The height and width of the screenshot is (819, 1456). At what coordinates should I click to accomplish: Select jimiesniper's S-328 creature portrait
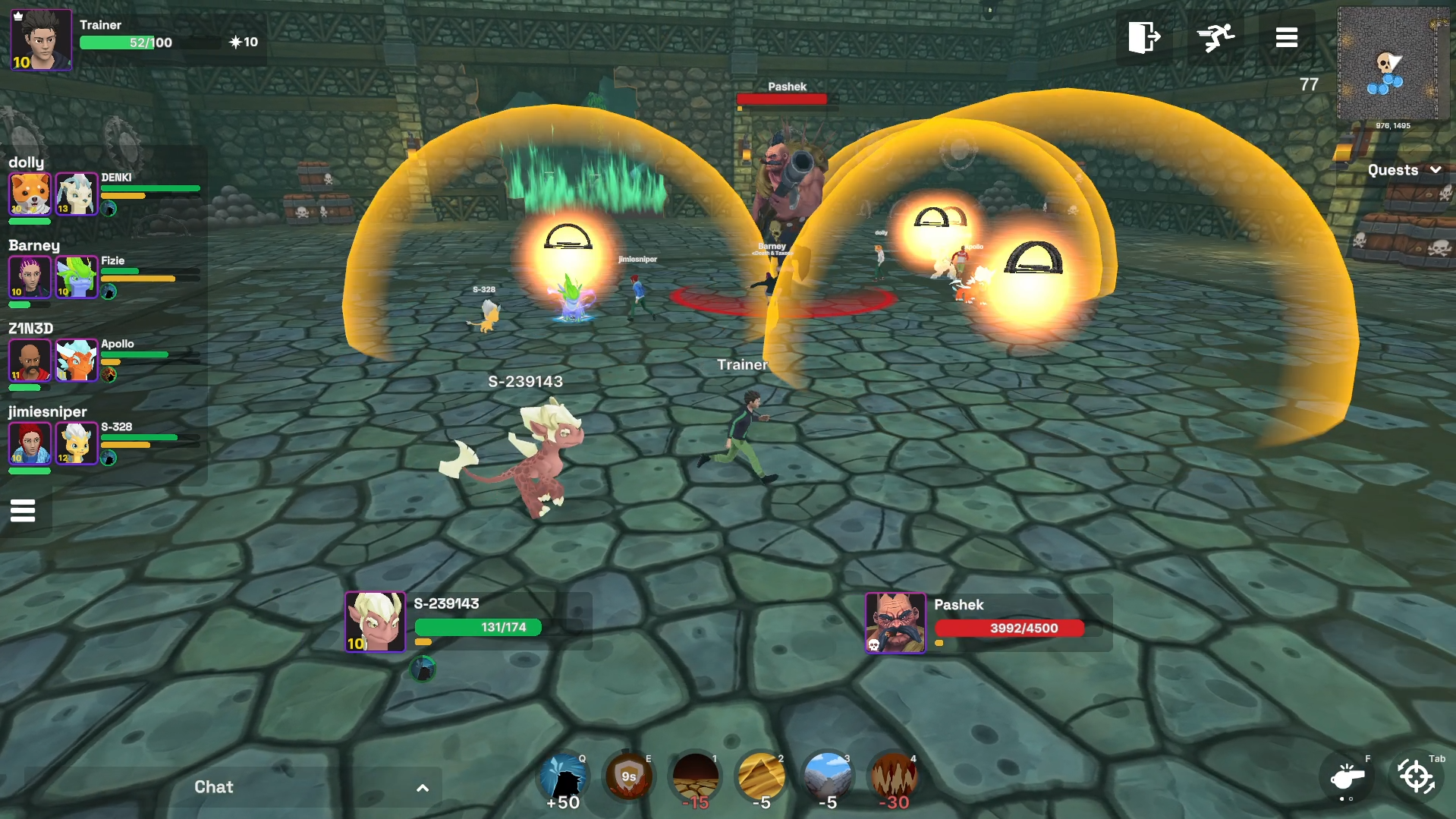(x=77, y=443)
